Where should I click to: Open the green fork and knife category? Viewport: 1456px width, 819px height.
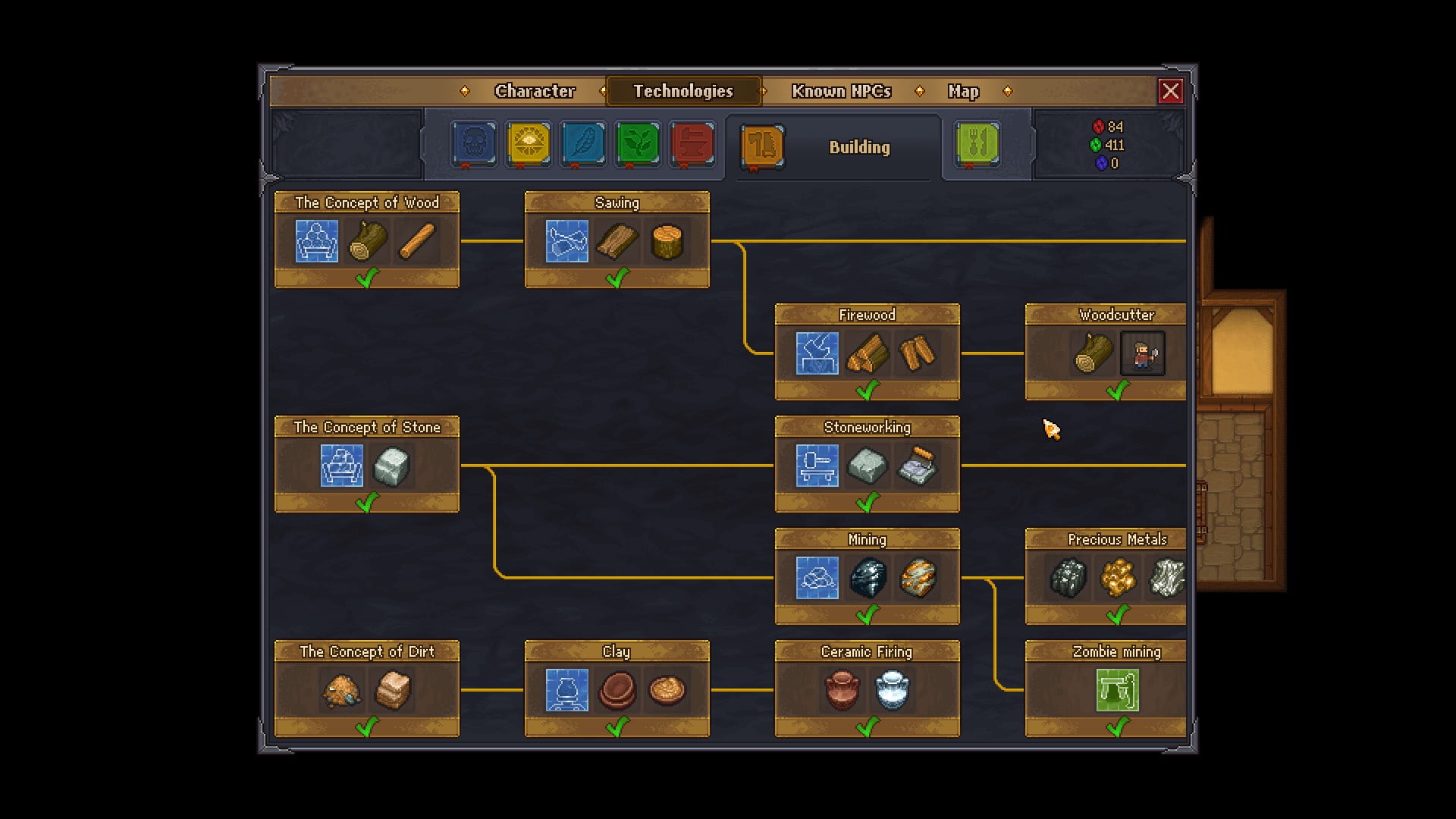[978, 143]
